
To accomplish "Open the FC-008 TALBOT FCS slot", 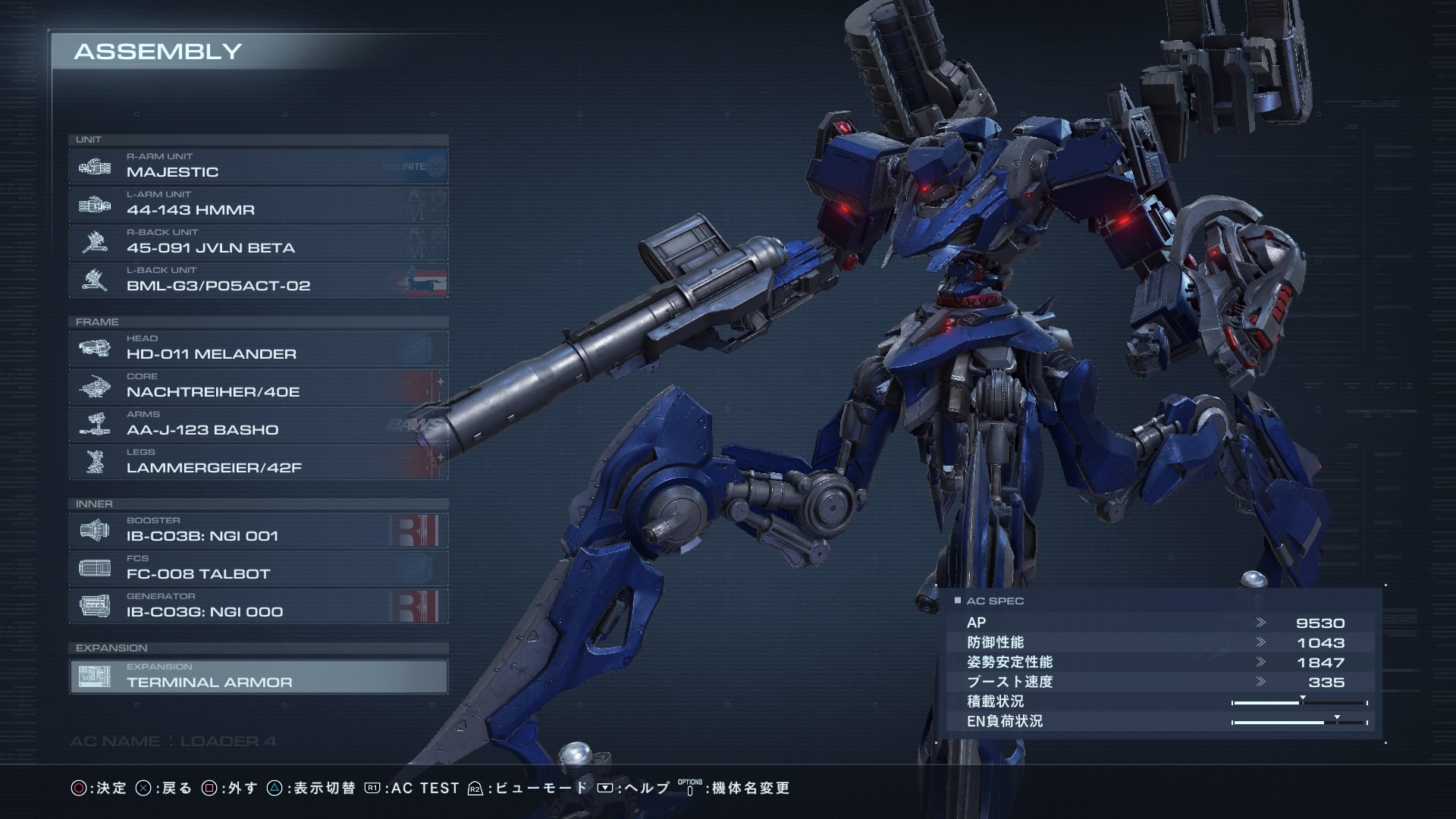I will coord(258,568).
